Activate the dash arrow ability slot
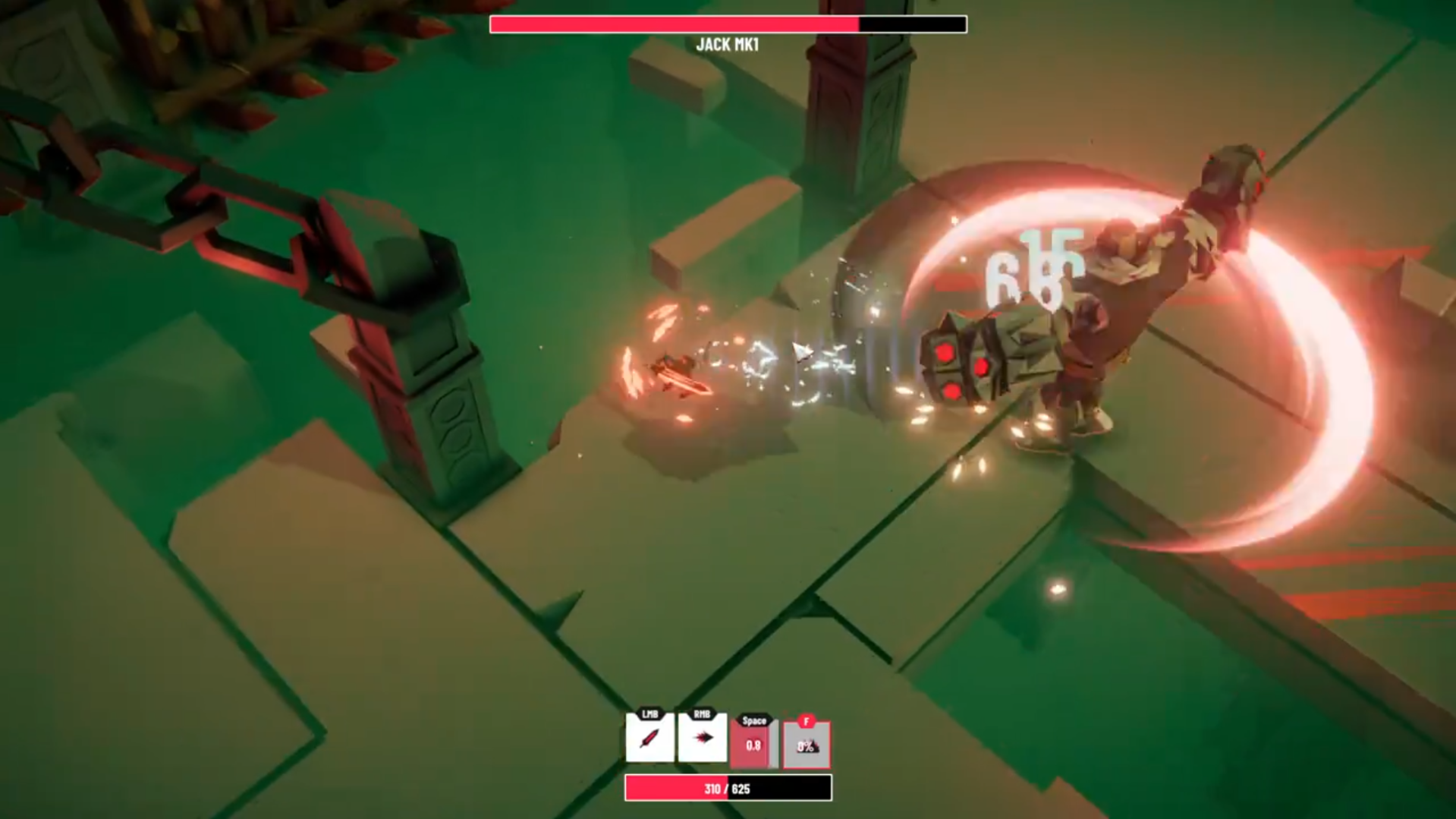Viewport: 1456px width, 819px height. (x=703, y=737)
